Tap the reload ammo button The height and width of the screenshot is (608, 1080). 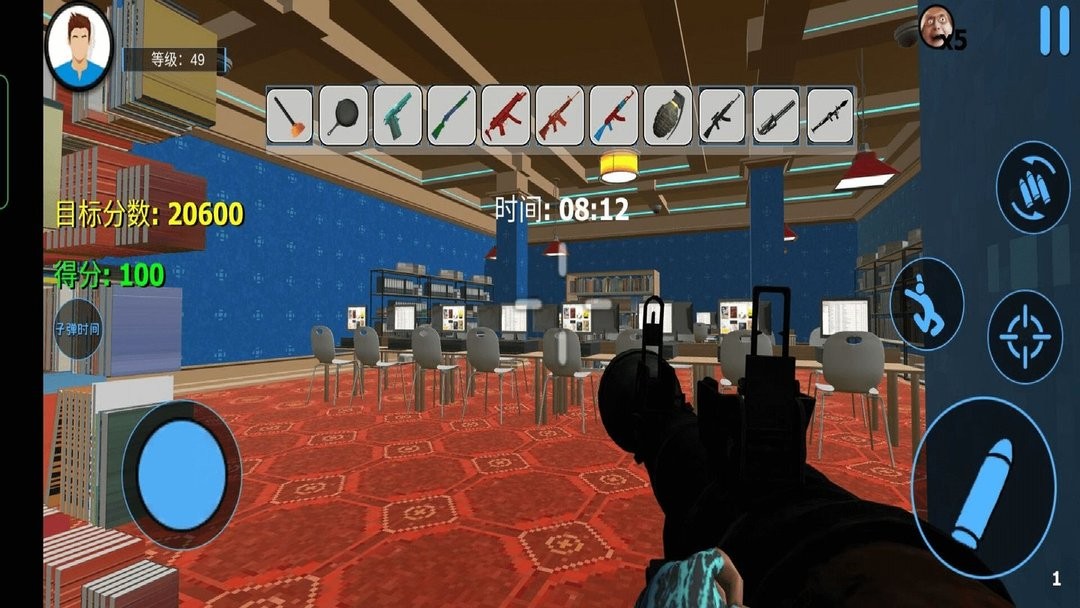click(x=1032, y=188)
